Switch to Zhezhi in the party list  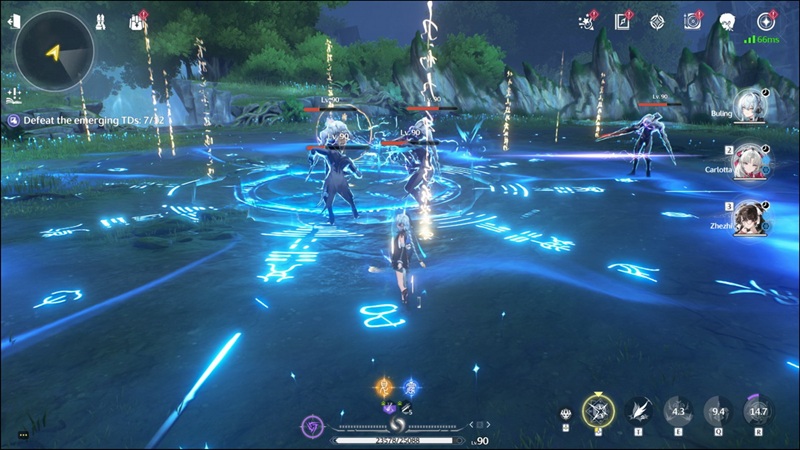751,219
